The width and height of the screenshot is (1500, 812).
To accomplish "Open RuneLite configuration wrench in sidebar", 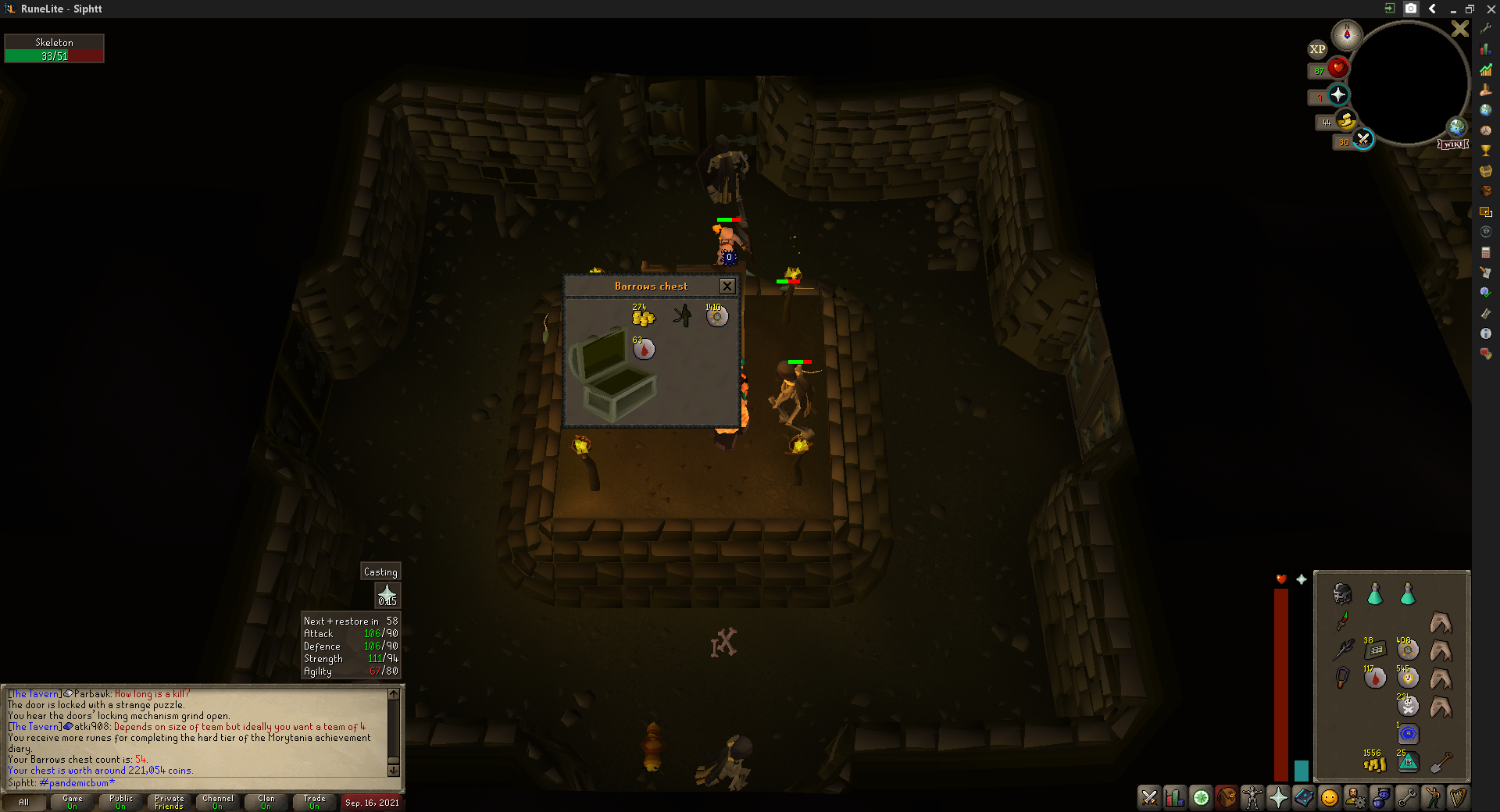I will [1485, 29].
